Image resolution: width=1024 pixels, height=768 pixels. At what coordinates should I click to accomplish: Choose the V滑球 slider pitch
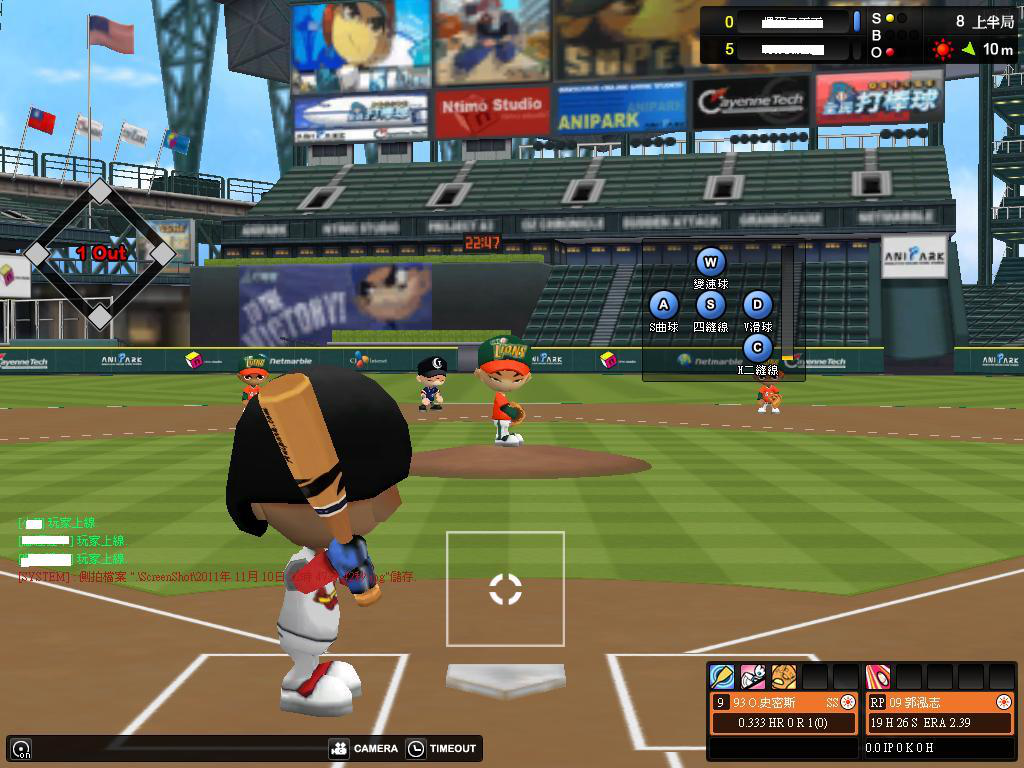tap(757, 305)
